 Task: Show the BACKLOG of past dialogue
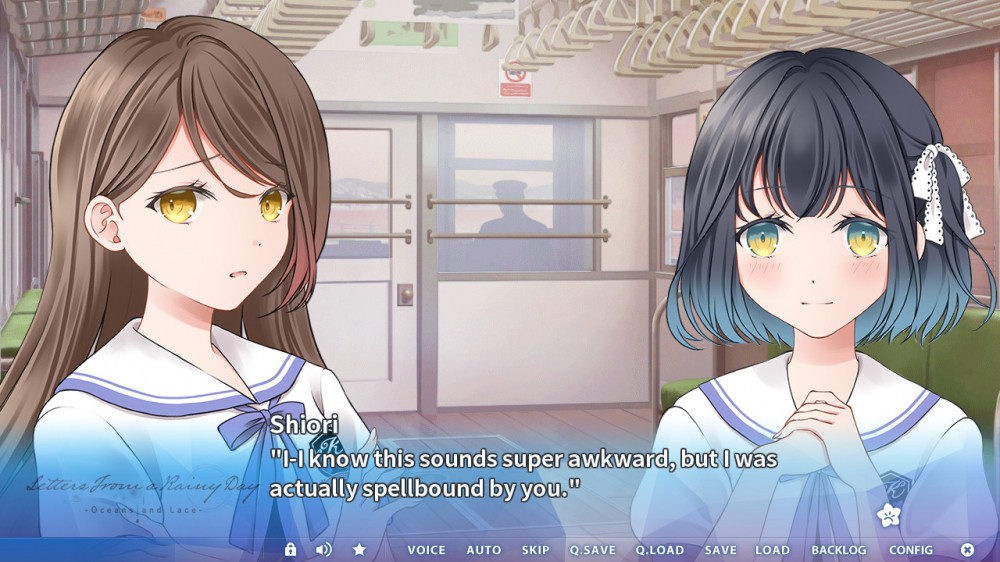click(839, 550)
